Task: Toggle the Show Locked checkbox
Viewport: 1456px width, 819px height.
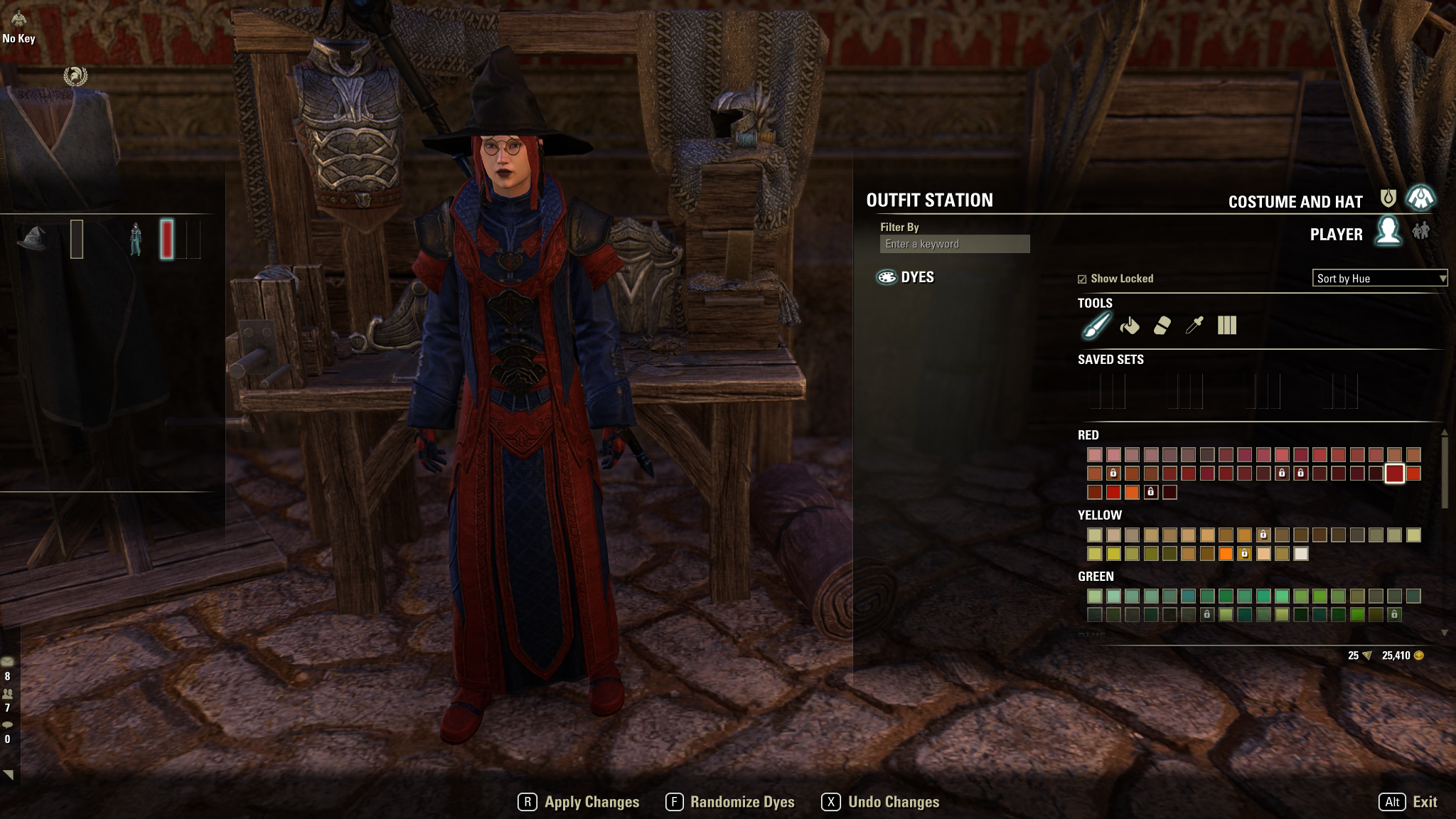Action: pos(1082,279)
